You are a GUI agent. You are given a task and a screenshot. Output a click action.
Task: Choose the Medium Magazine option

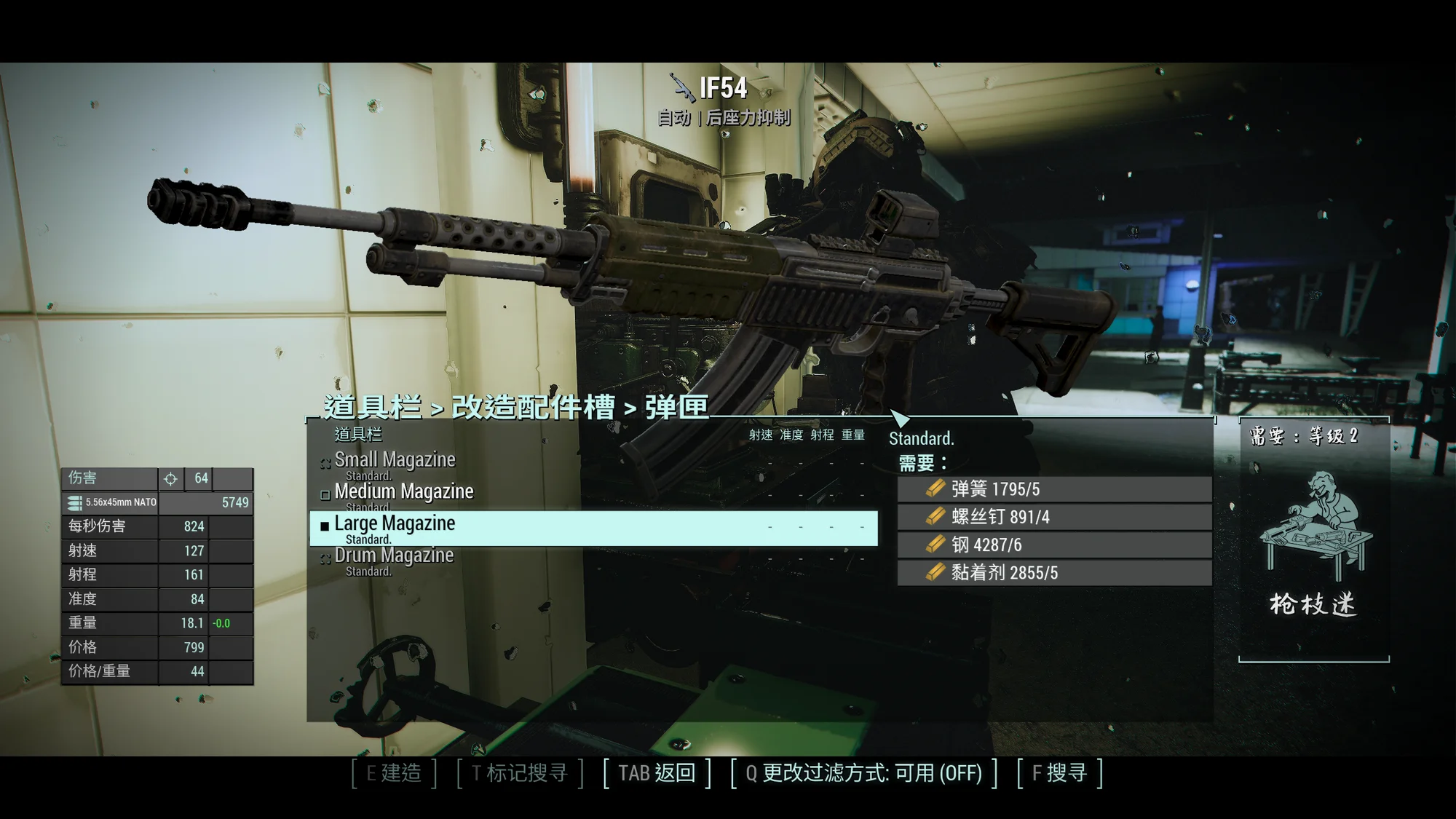point(403,493)
